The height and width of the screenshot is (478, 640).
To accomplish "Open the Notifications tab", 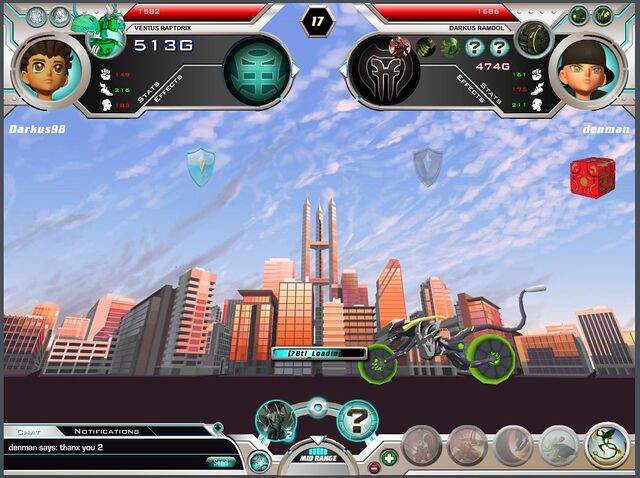I will coord(106,431).
